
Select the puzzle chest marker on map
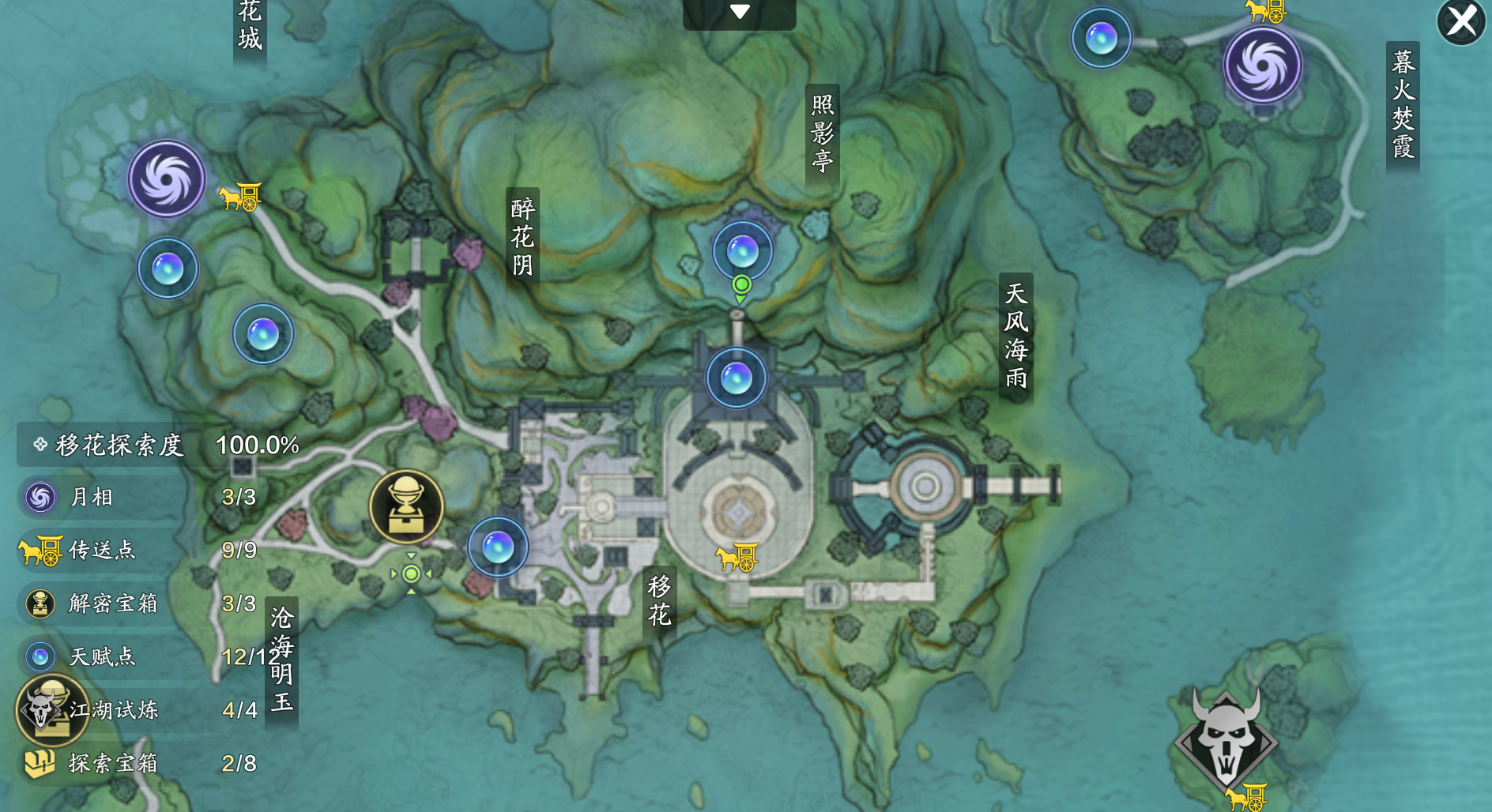point(406,506)
